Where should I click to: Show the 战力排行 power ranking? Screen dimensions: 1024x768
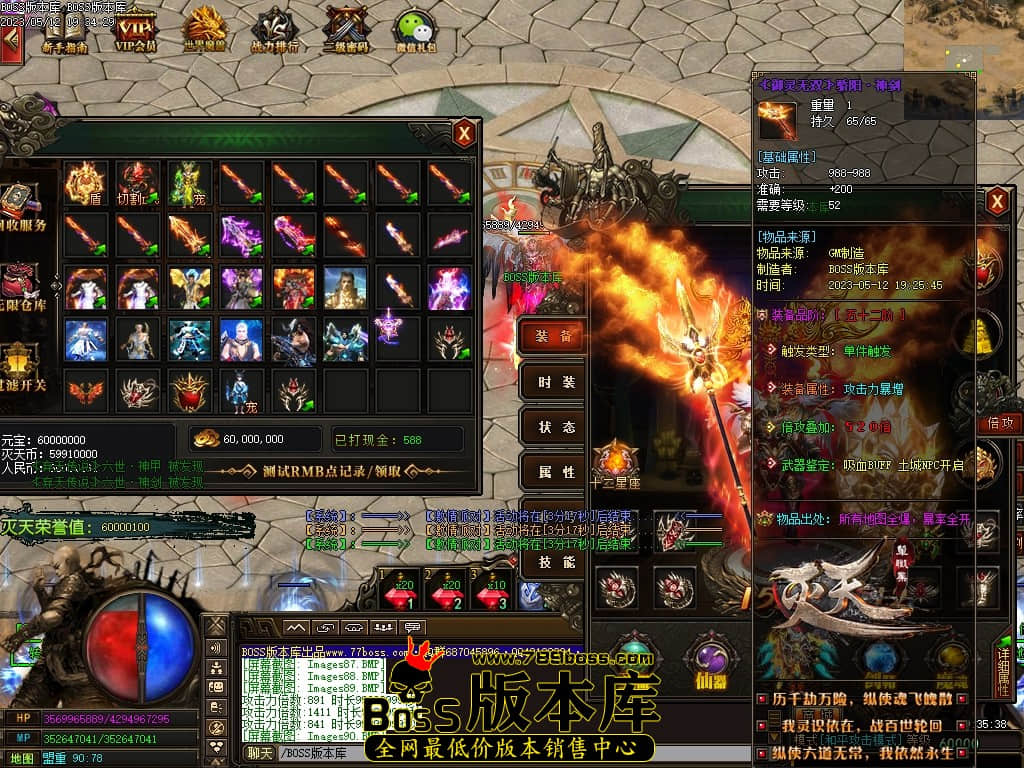pos(274,29)
